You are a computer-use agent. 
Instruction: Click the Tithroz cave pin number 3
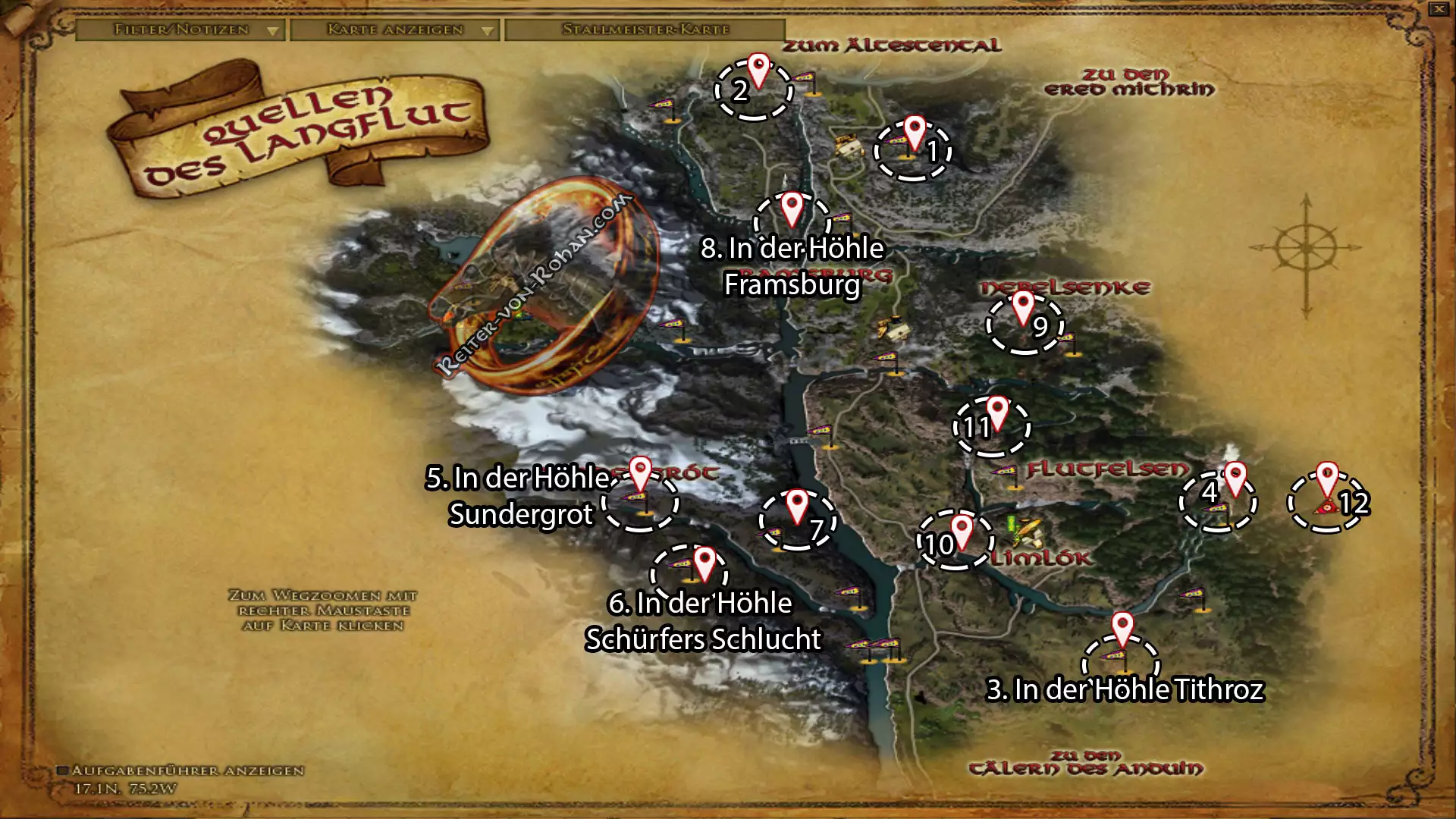(x=1122, y=627)
